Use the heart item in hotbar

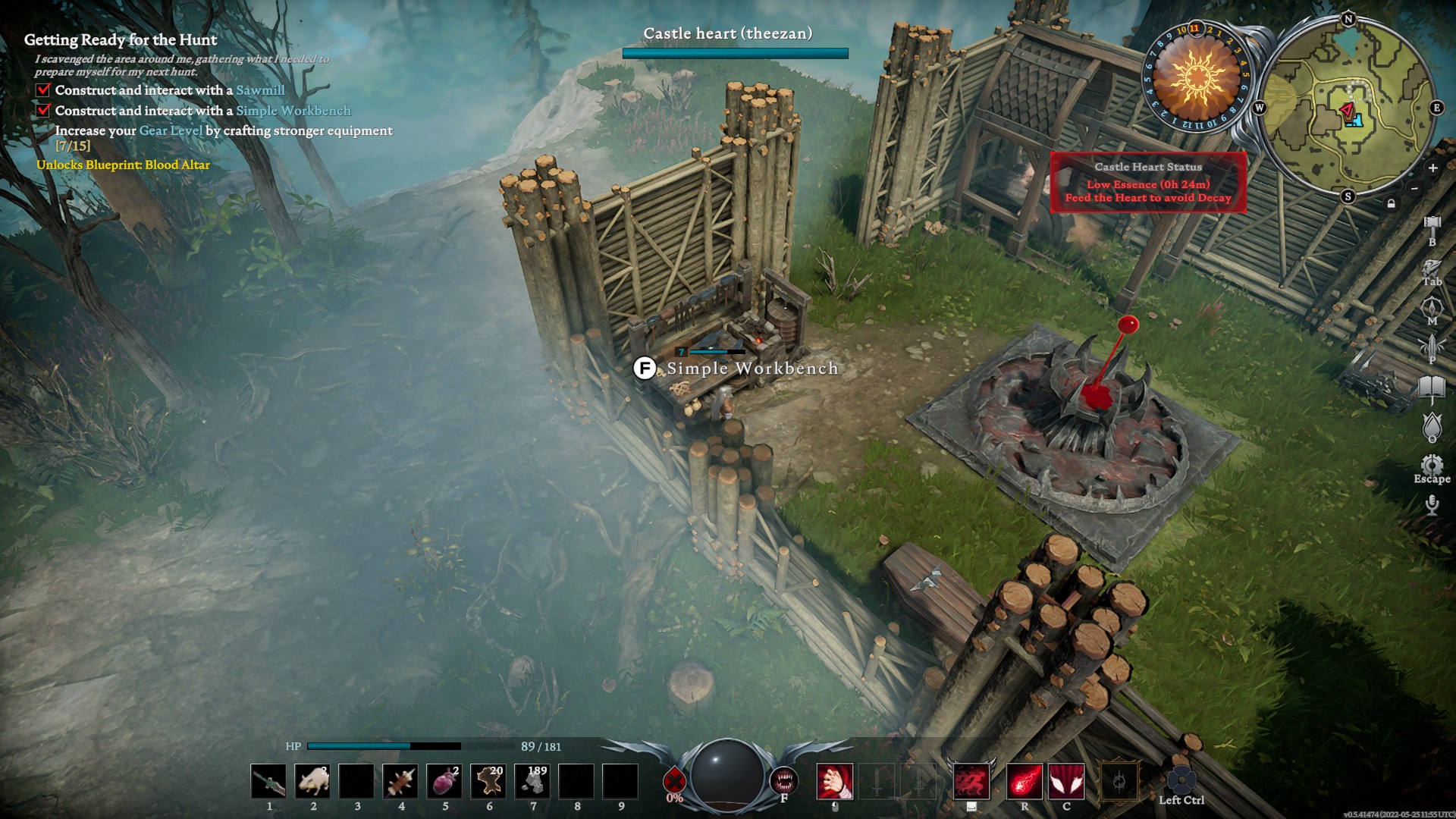click(x=444, y=782)
